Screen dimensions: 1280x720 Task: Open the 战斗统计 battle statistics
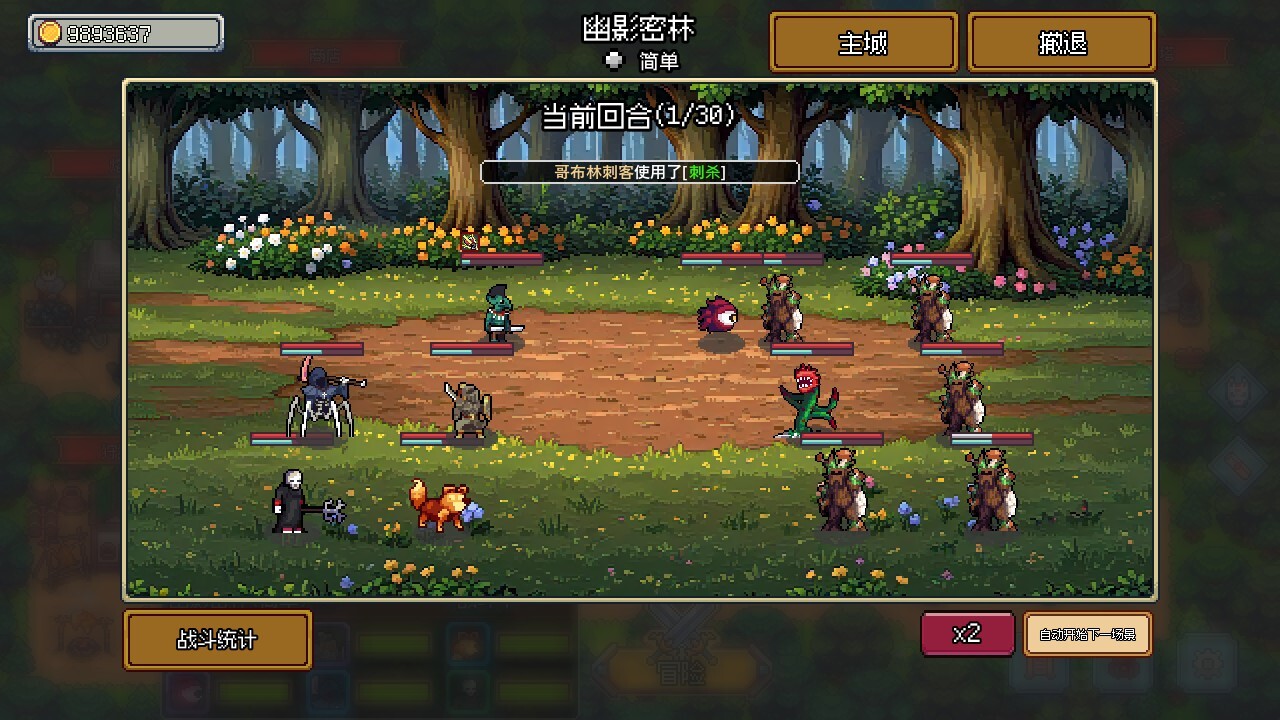tap(217, 640)
